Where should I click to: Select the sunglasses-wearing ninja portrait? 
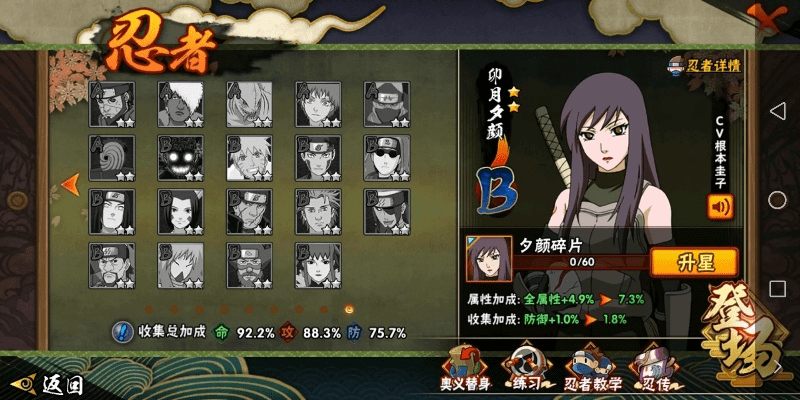click(x=387, y=156)
